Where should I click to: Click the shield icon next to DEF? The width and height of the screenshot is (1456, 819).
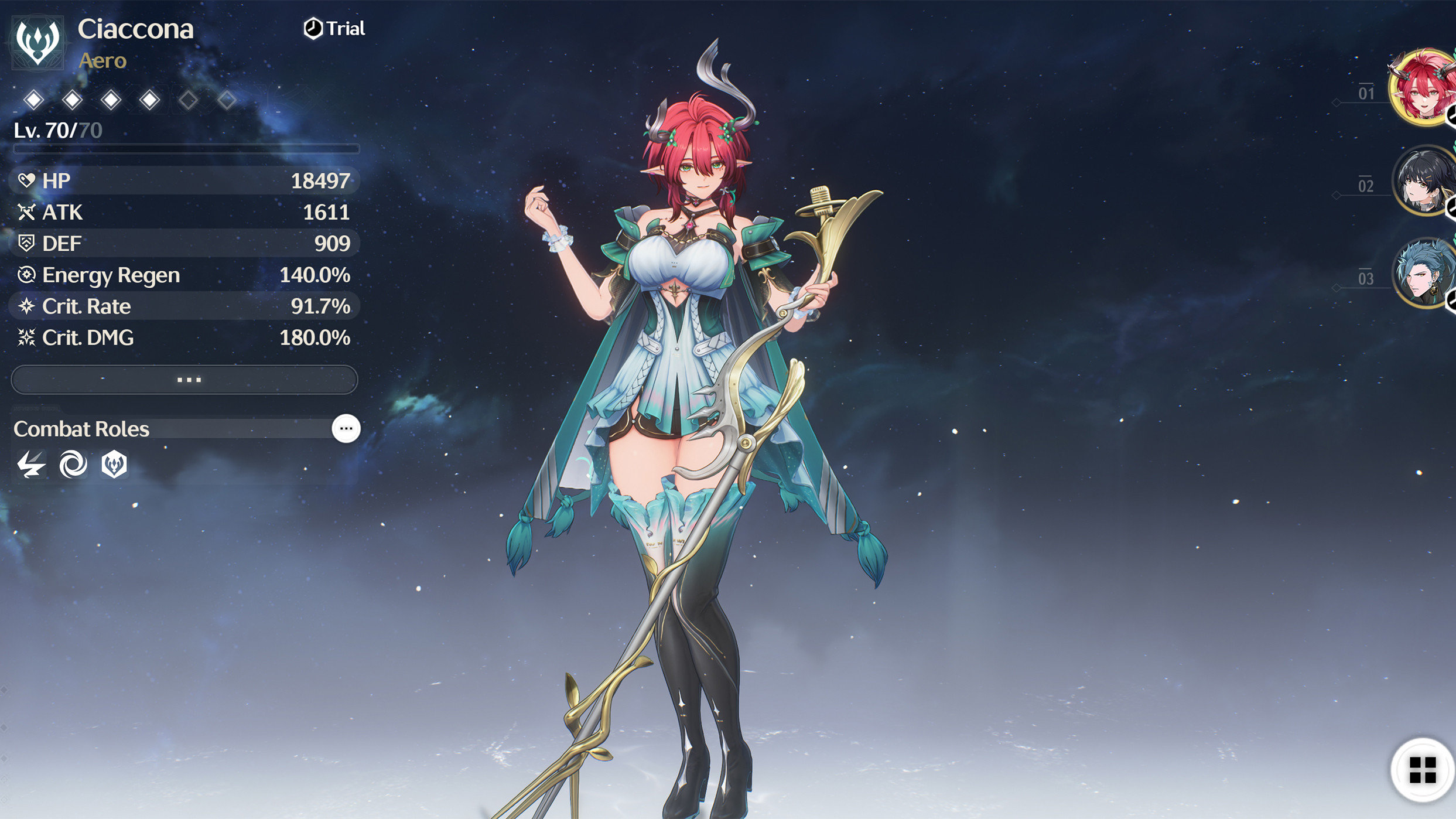click(x=26, y=243)
